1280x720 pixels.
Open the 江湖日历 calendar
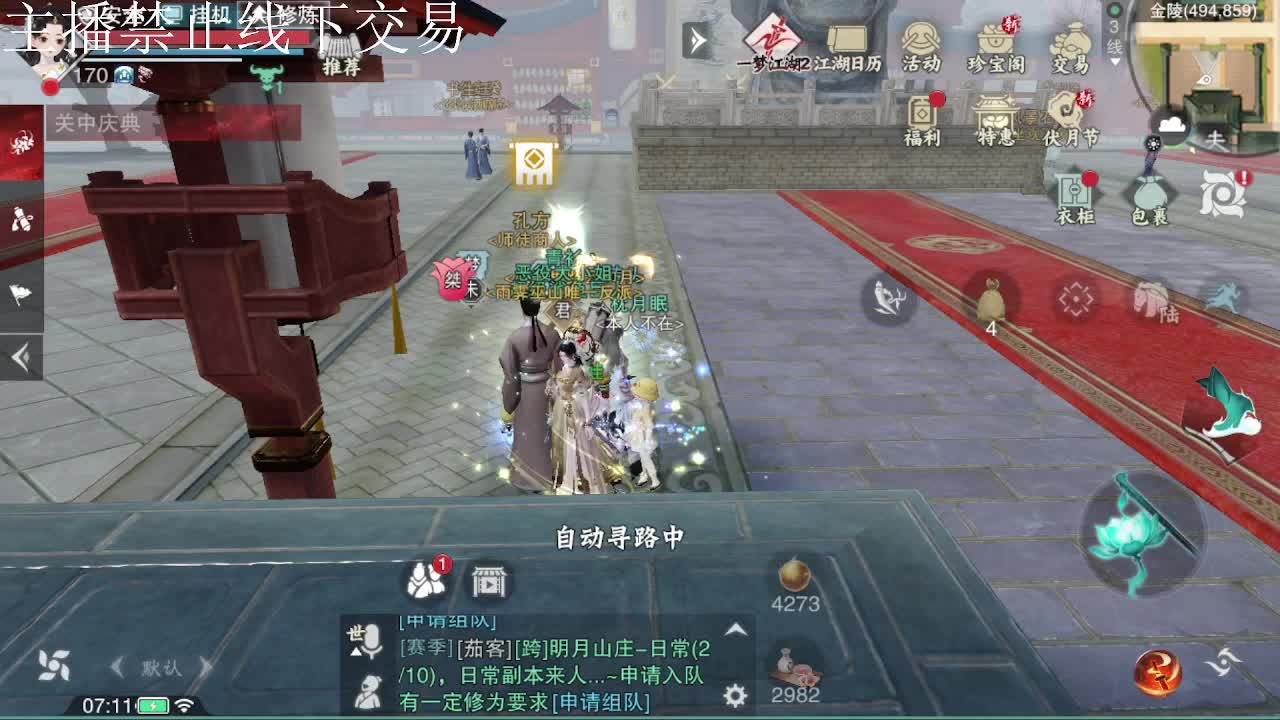(x=846, y=40)
